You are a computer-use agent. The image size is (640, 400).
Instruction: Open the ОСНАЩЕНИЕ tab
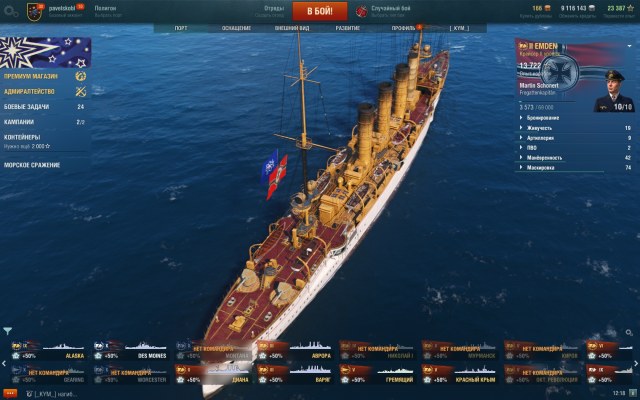coord(237,28)
